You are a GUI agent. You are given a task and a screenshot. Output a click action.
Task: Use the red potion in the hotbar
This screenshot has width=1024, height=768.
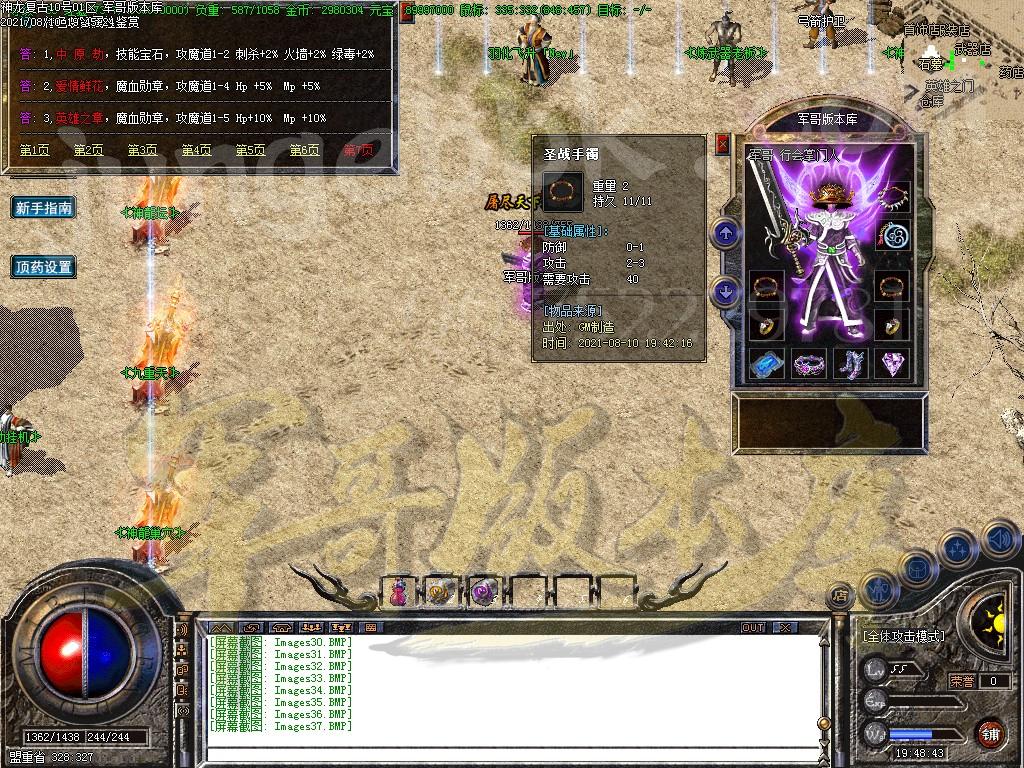tap(400, 592)
